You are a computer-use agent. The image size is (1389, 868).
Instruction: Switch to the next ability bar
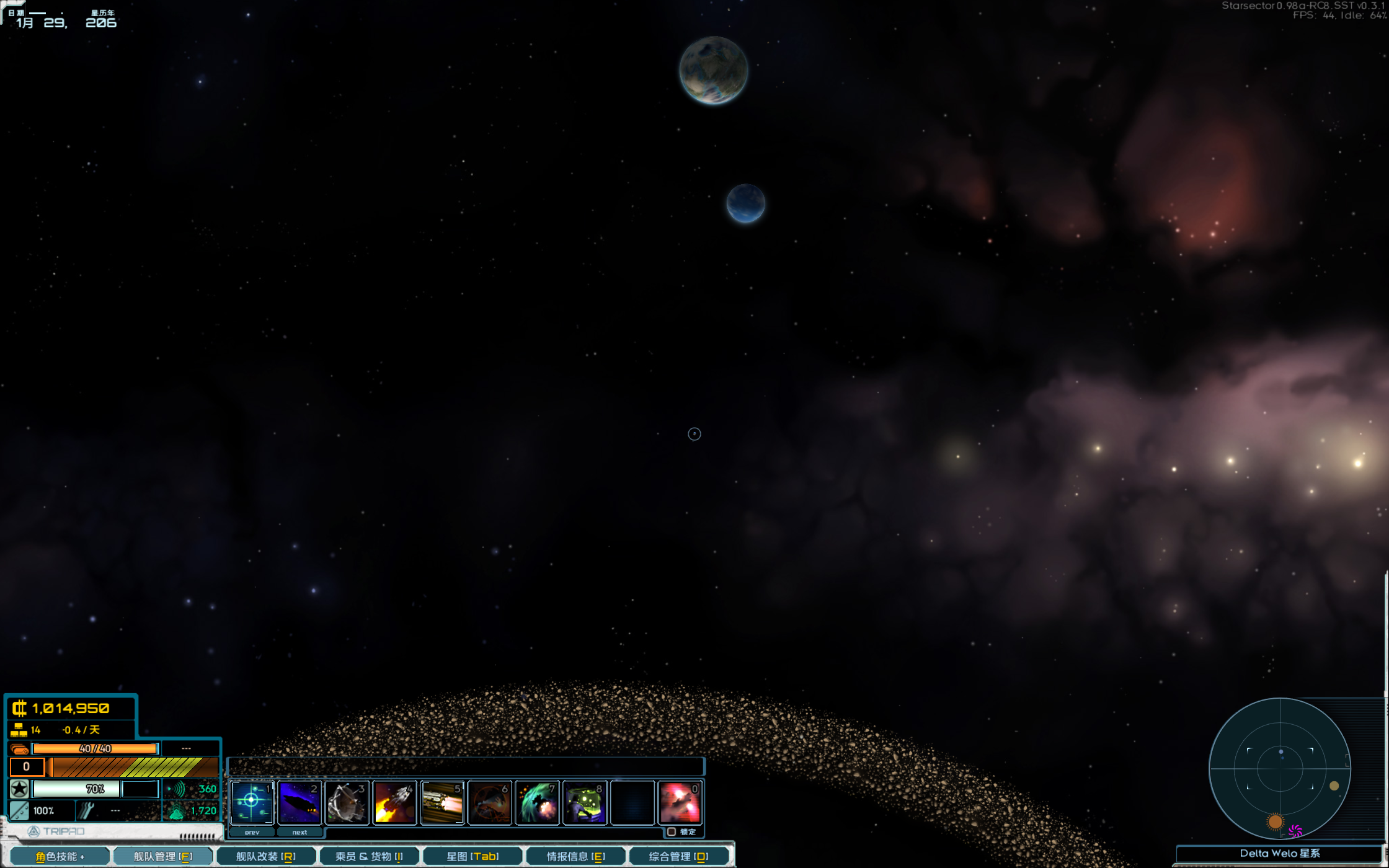tap(300, 832)
